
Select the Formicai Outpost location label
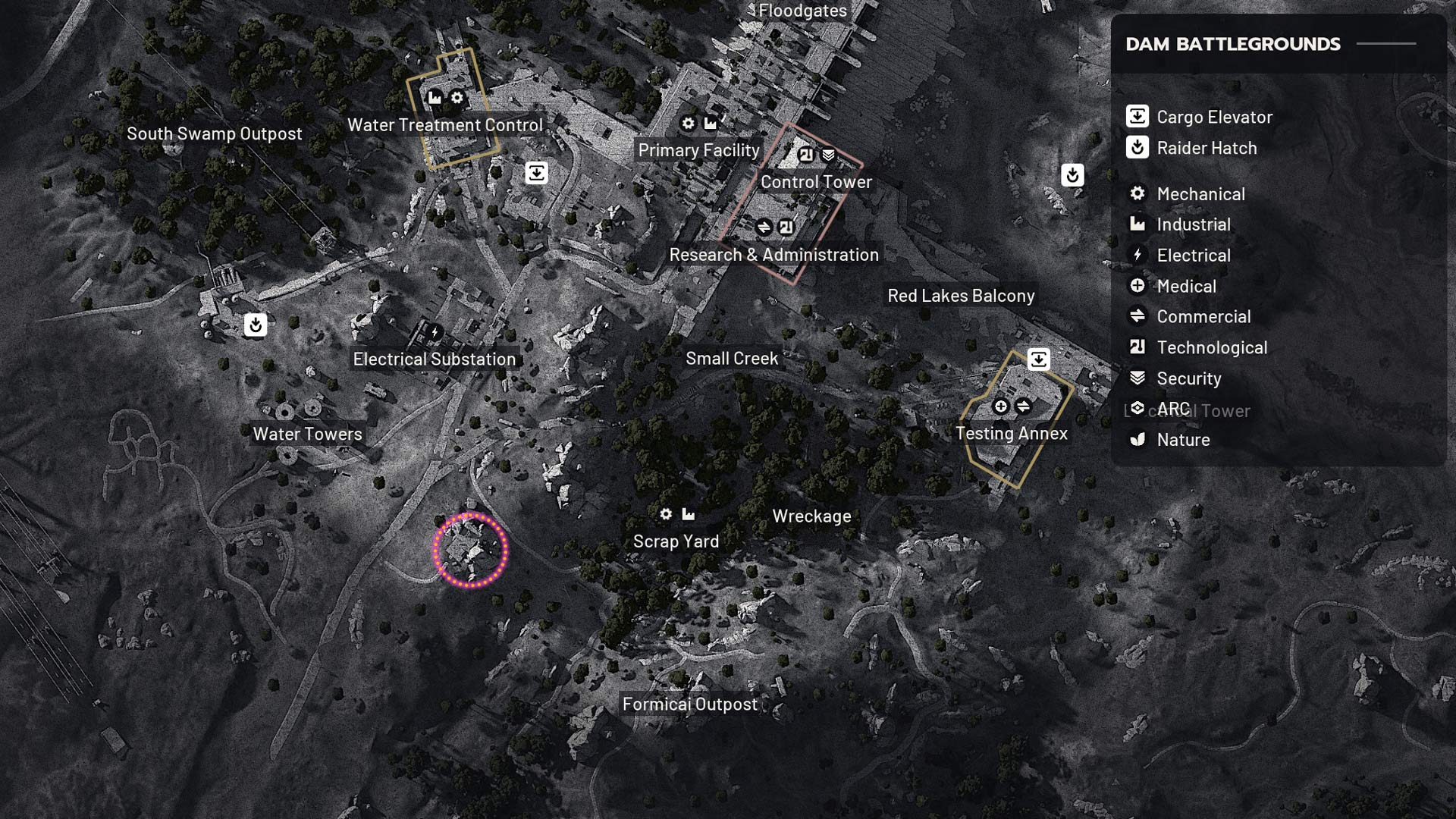pyautogui.click(x=689, y=704)
